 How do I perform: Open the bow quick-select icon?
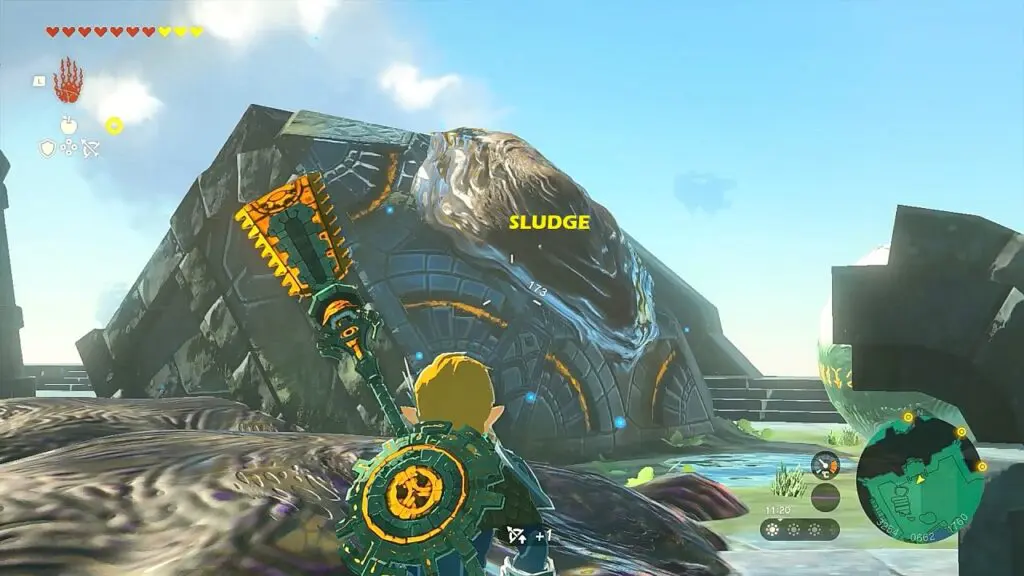[x=90, y=148]
